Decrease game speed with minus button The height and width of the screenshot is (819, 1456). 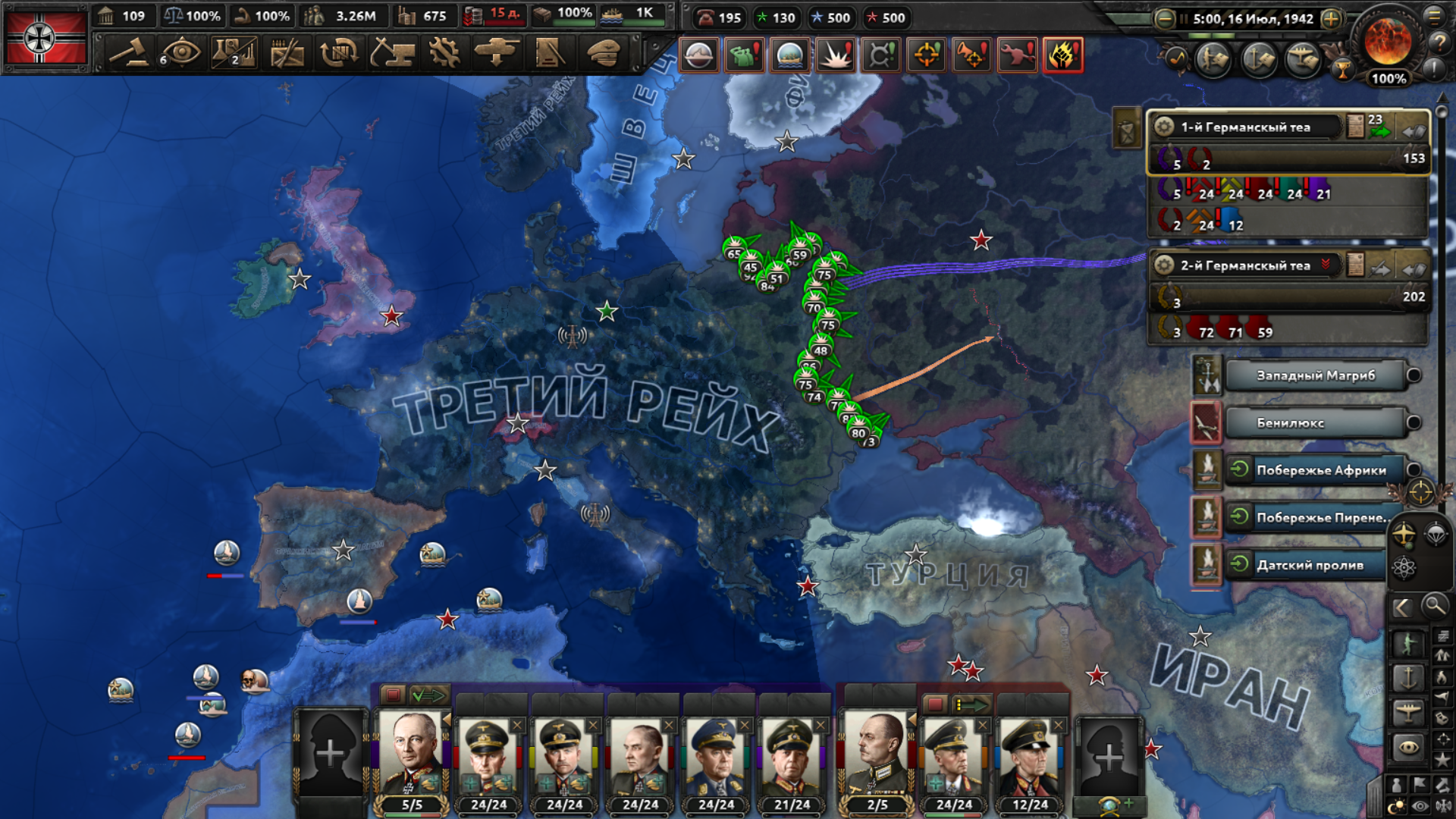coord(1165,19)
